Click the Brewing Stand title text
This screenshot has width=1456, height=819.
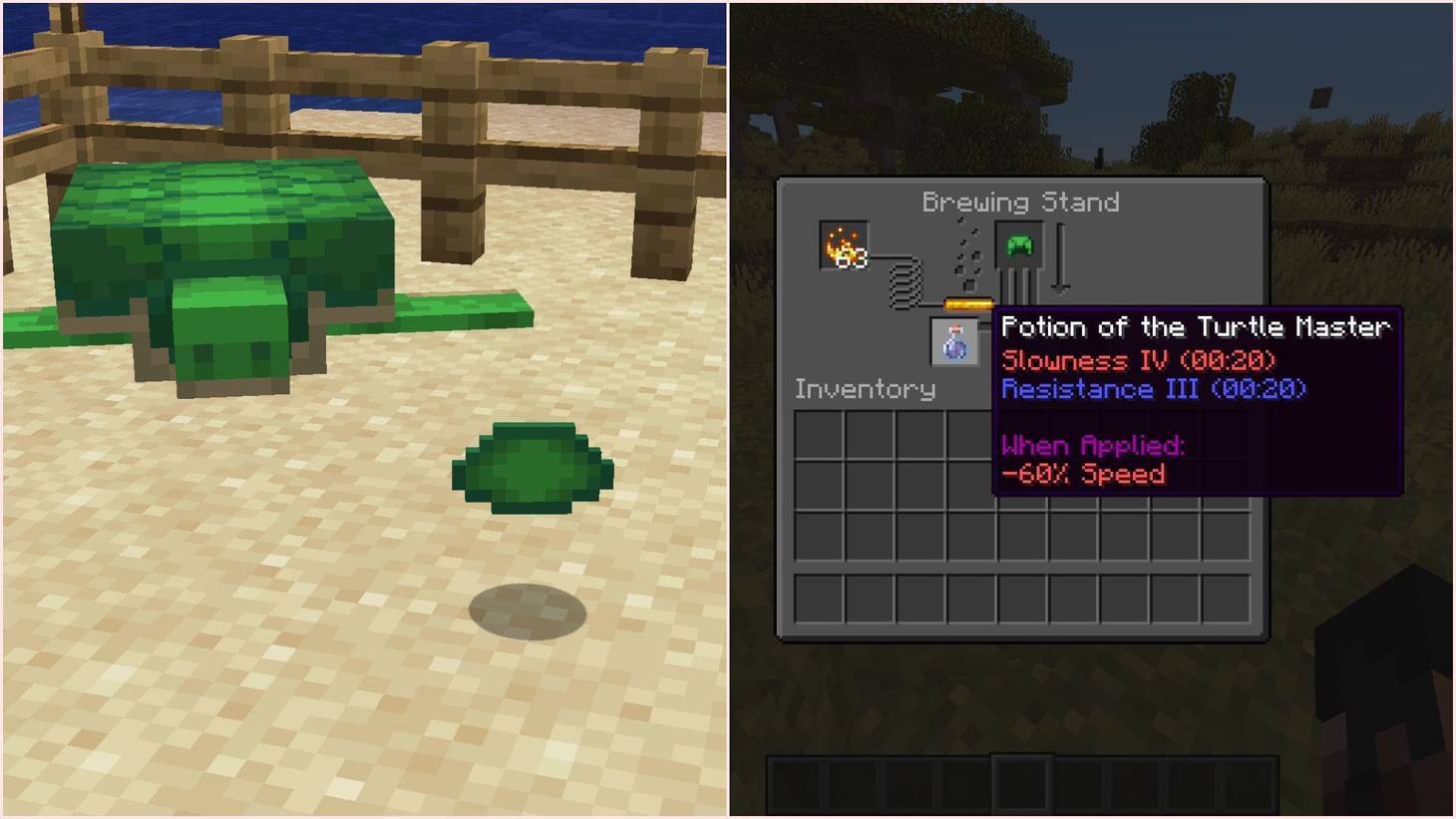(x=1021, y=202)
